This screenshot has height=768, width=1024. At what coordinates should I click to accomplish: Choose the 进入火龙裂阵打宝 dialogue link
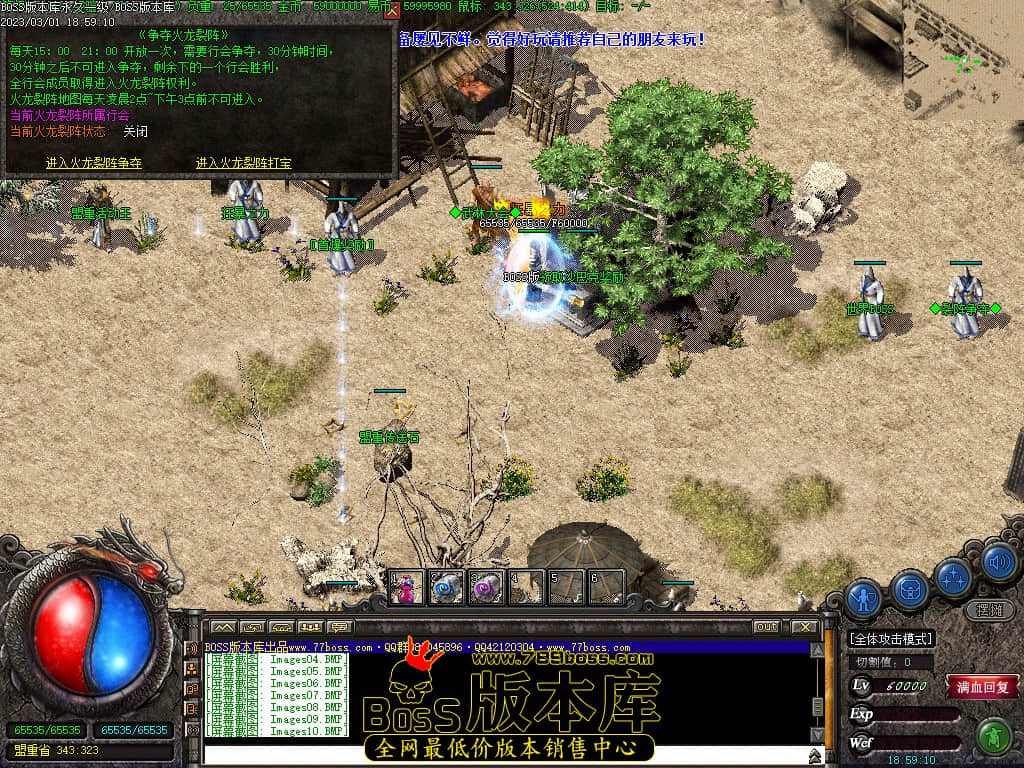[x=243, y=163]
